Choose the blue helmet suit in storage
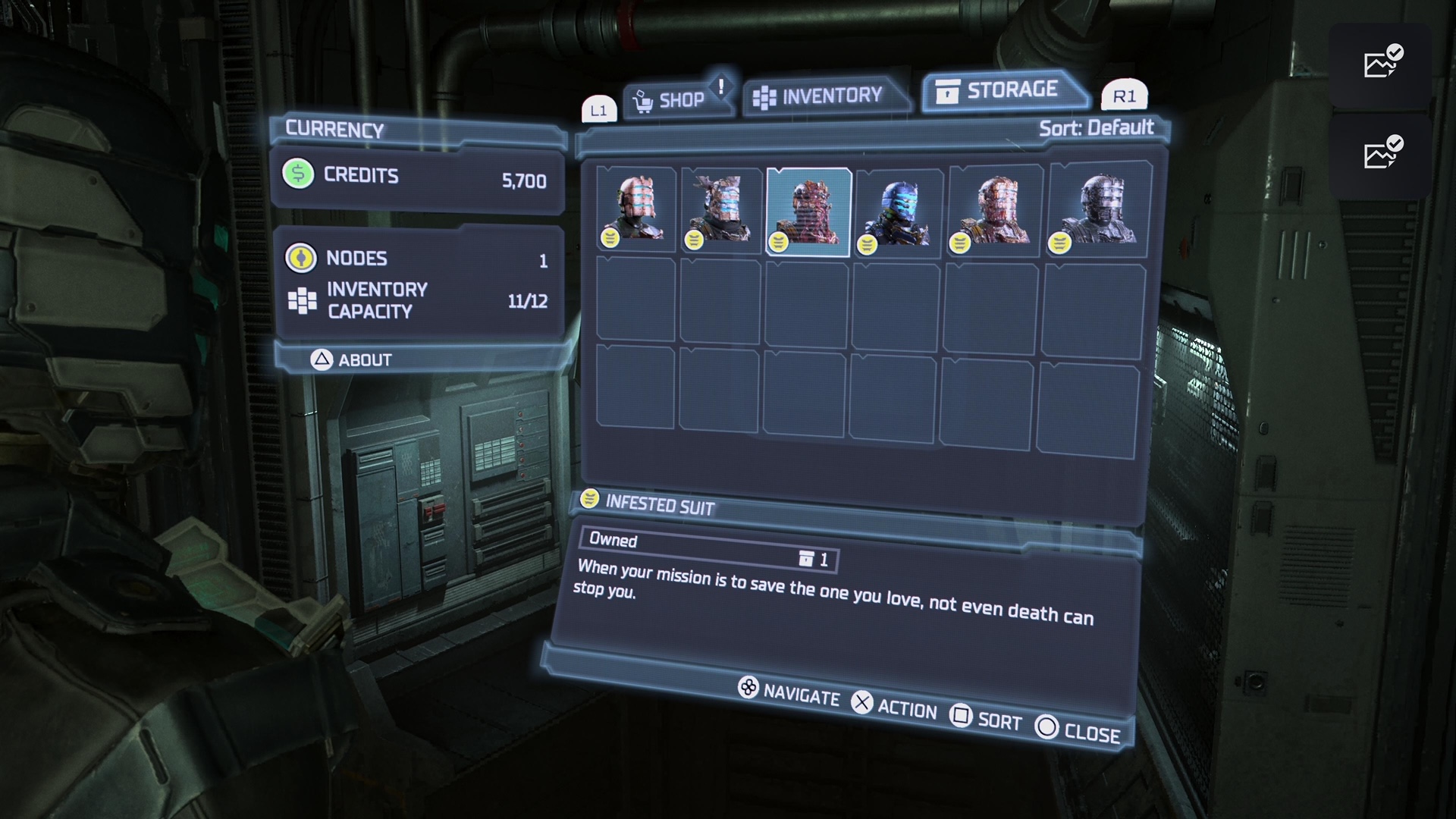The height and width of the screenshot is (819, 1456). [x=899, y=212]
